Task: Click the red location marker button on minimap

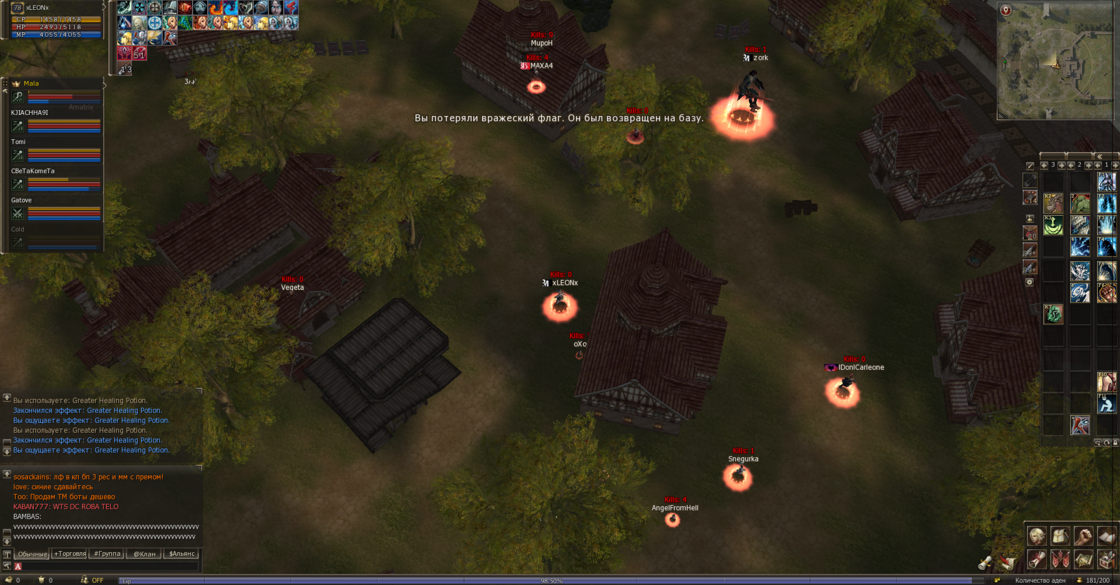Action: click(1006, 11)
